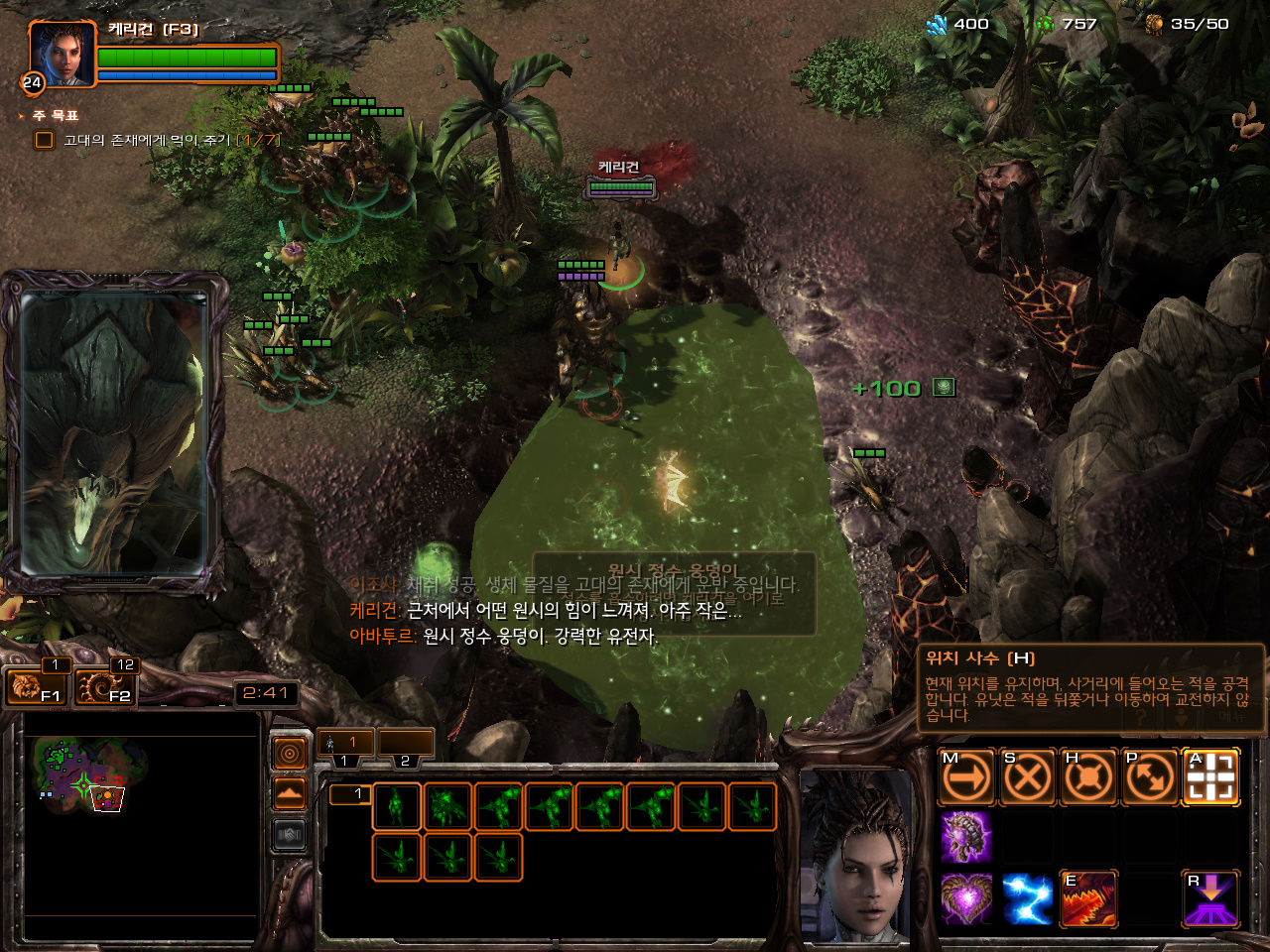Viewport: 1270px width, 952px height.
Task: Click the purple armored creature passive icon
Action: (965, 837)
